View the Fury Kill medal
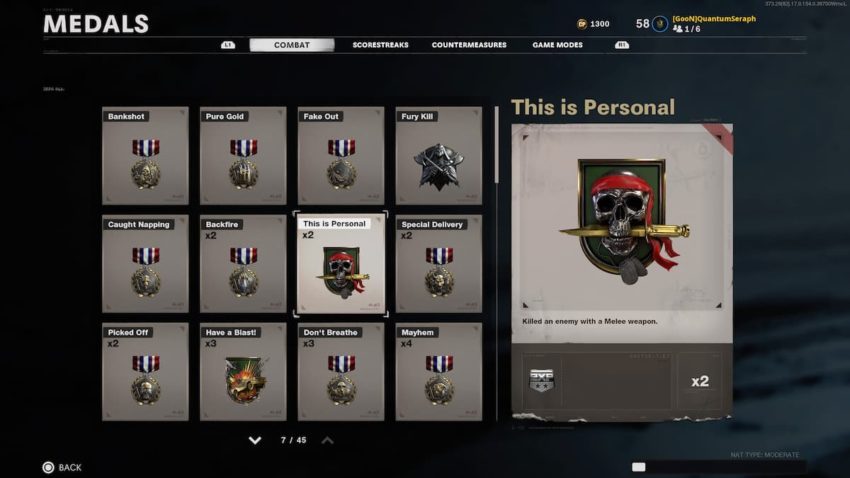The height and width of the screenshot is (478, 850). point(438,156)
